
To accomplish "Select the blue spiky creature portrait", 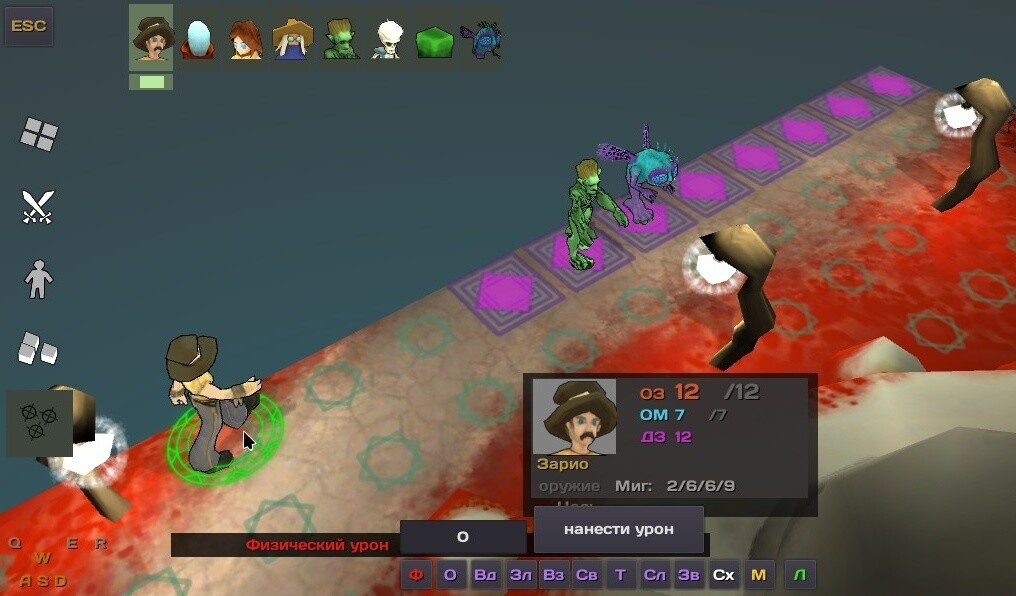I will 481,38.
